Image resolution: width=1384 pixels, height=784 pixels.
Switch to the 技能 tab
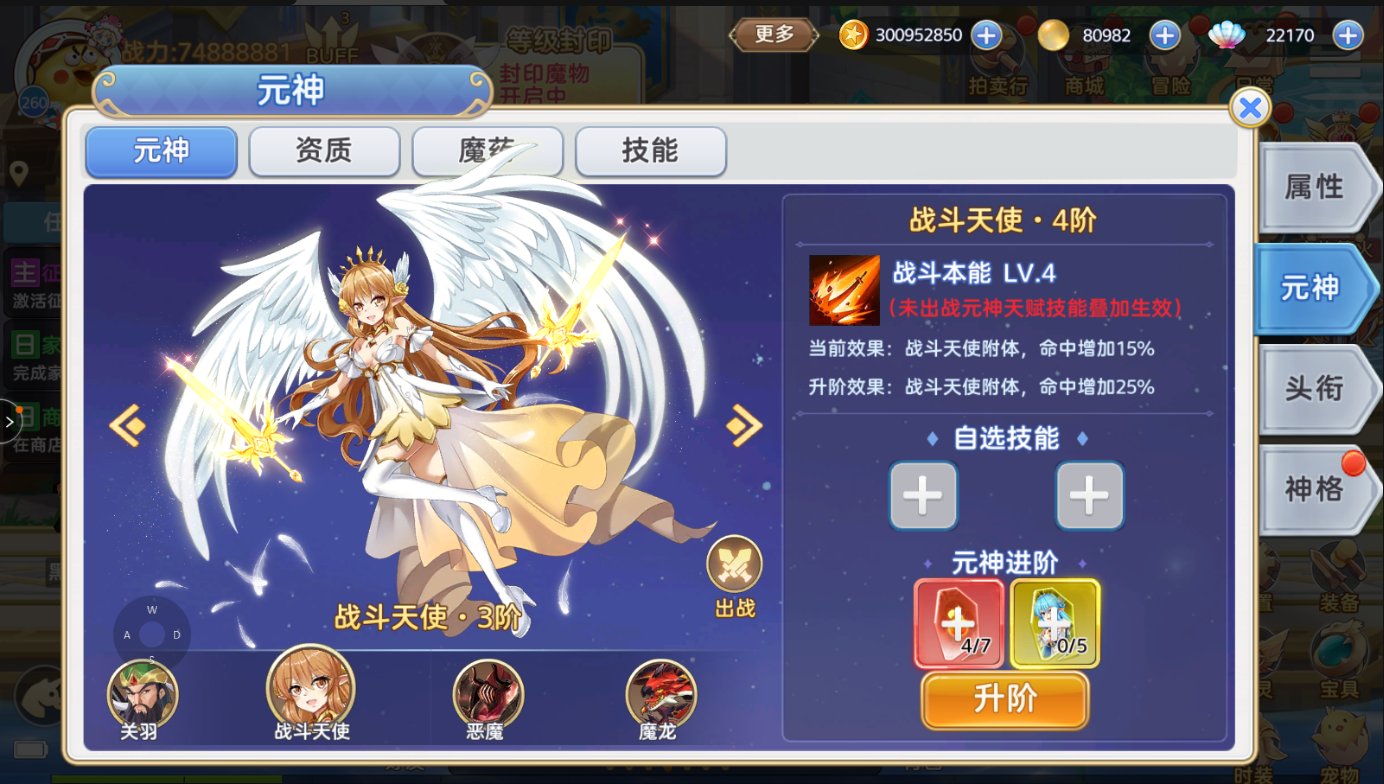click(650, 151)
